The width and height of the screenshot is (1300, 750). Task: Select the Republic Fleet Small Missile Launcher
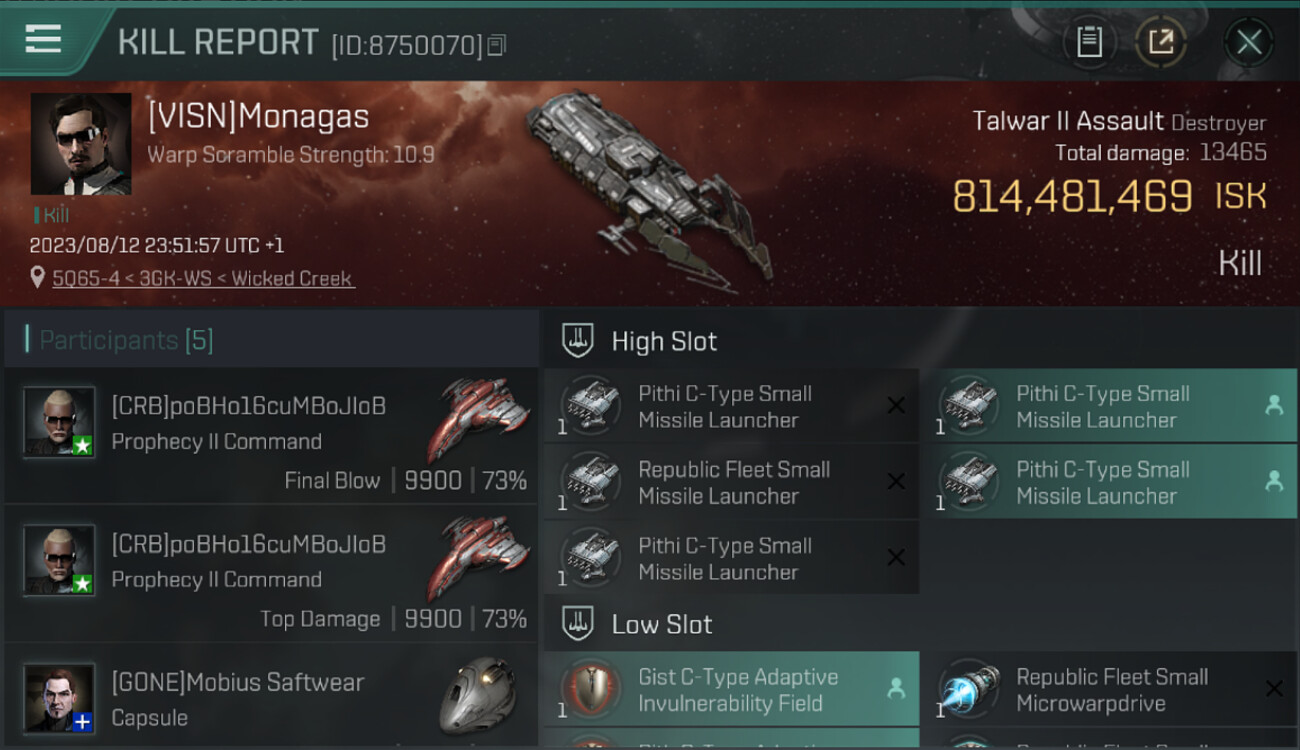[731, 482]
